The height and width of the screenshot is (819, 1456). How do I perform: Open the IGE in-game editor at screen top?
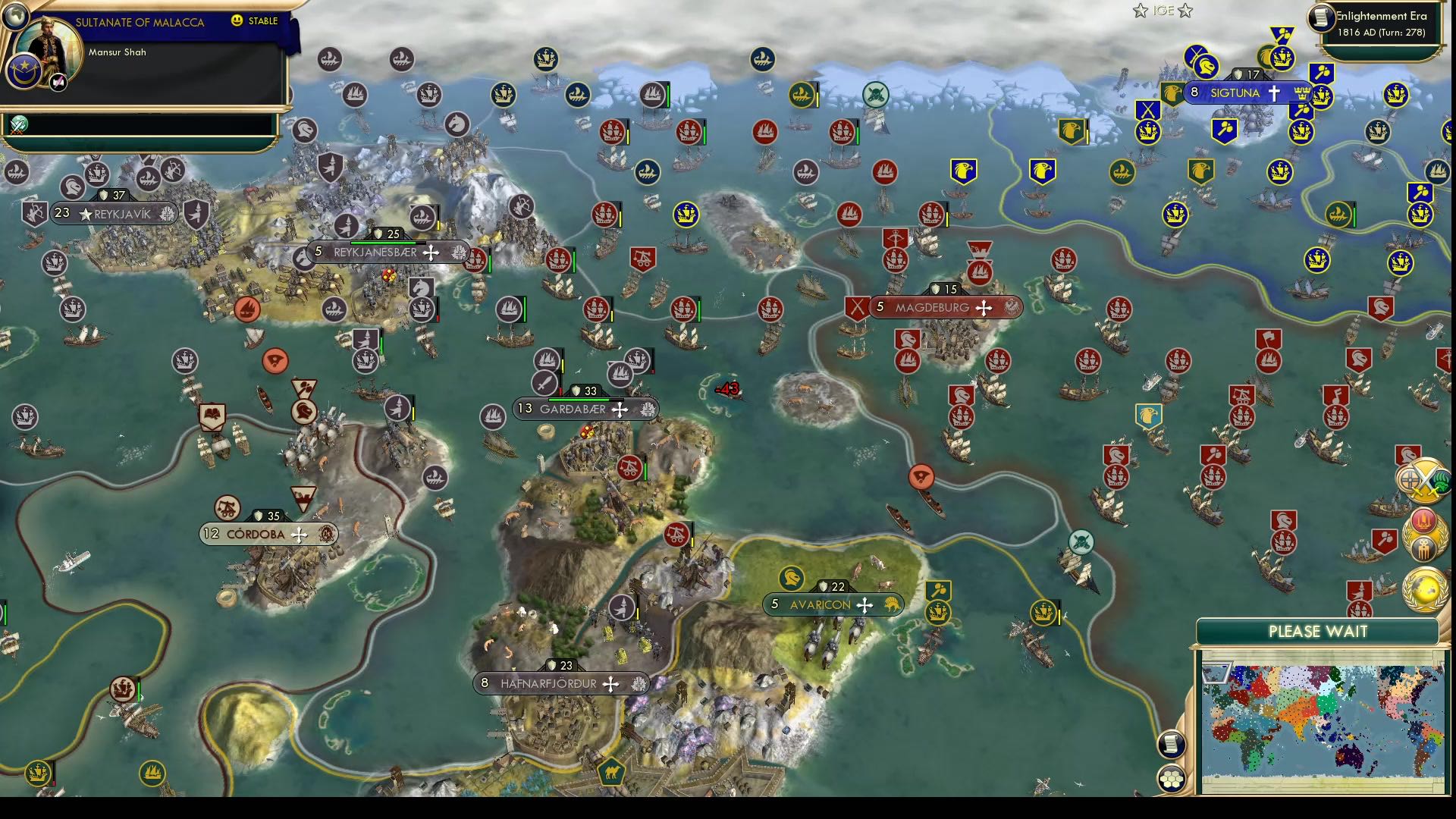tap(1163, 11)
